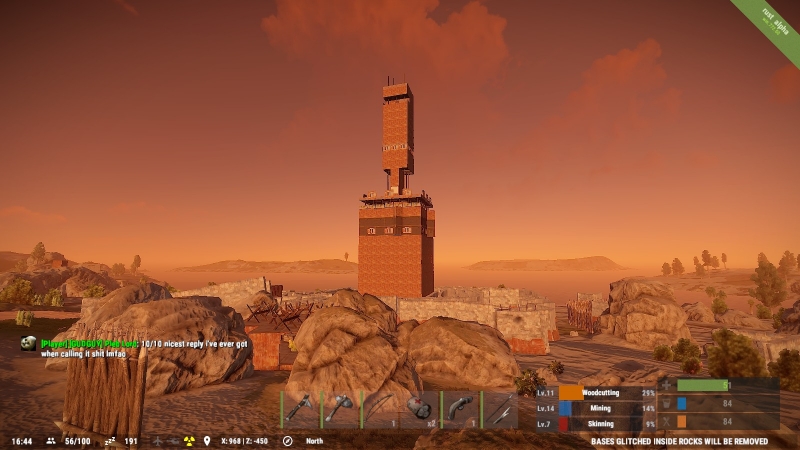The height and width of the screenshot is (450, 800).
Task: Click the helicopter event icon
Action: (173, 441)
